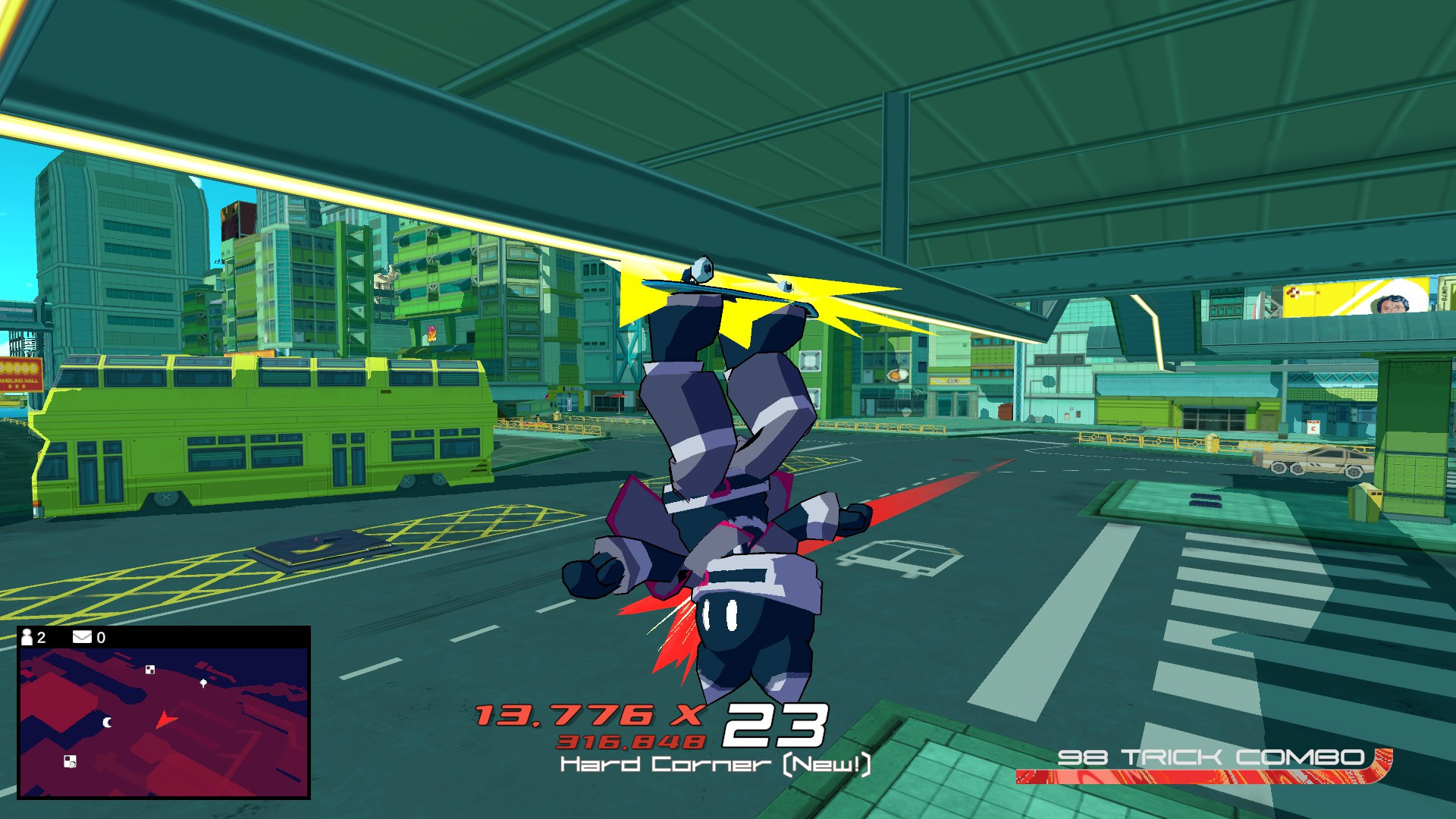Image resolution: width=1456 pixels, height=819 pixels.
Task: Click the score total 316,848
Action: [x=629, y=739]
